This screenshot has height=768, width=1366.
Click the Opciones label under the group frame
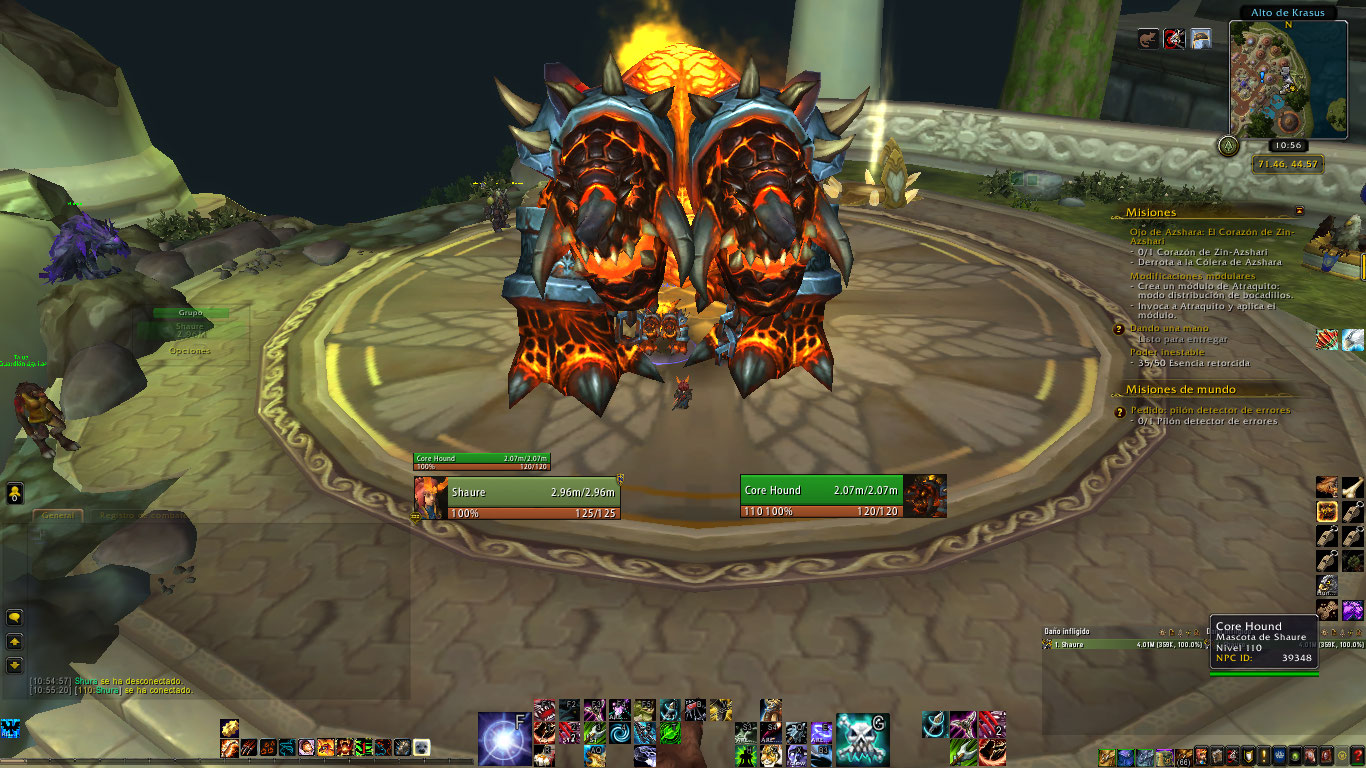pyautogui.click(x=190, y=351)
